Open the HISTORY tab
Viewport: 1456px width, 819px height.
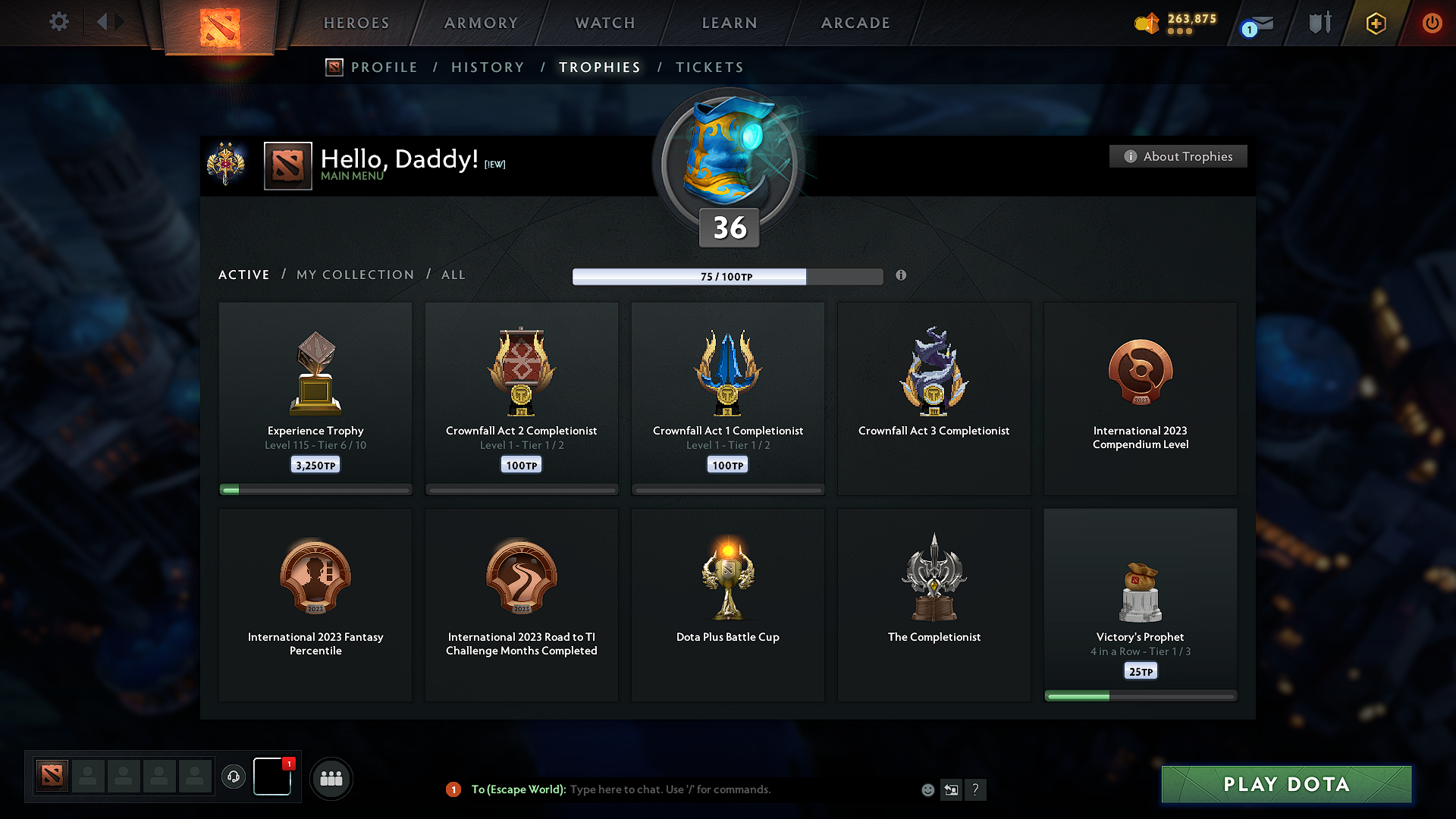488,67
